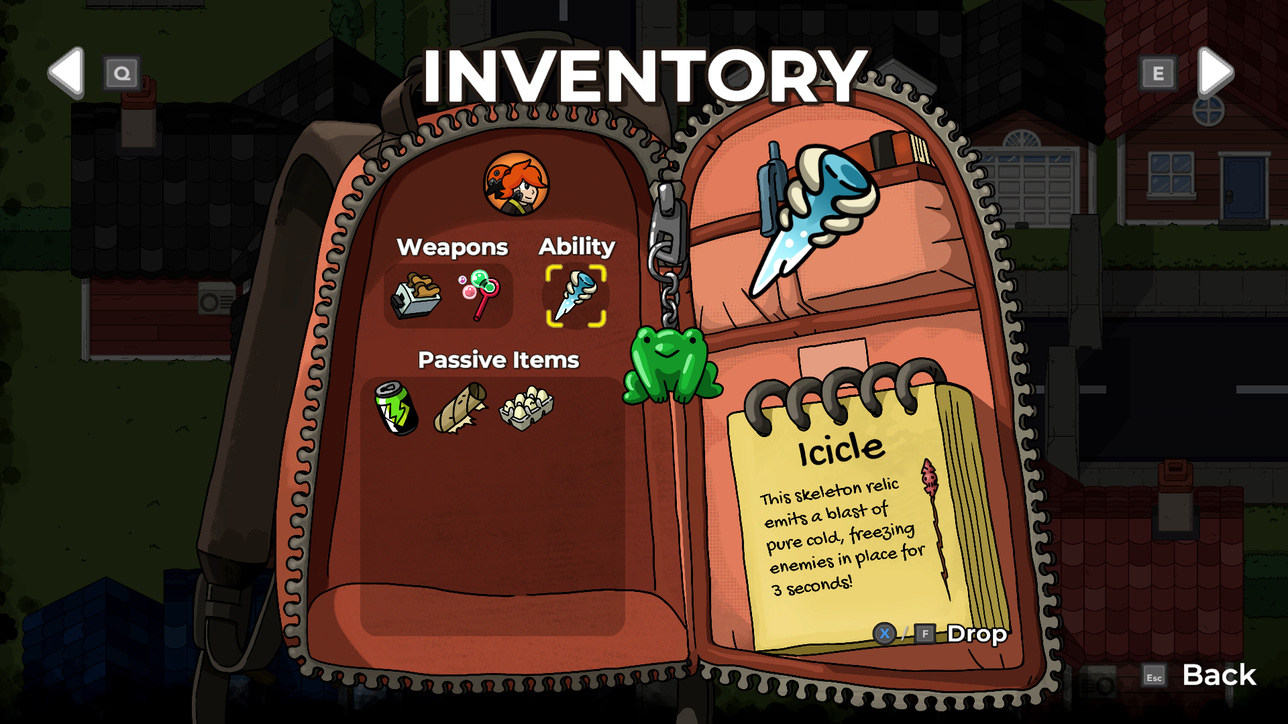Pick the cardboard tube passive item
Image resolution: width=1288 pixels, height=724 pixels.
click(x=459, y=408)
